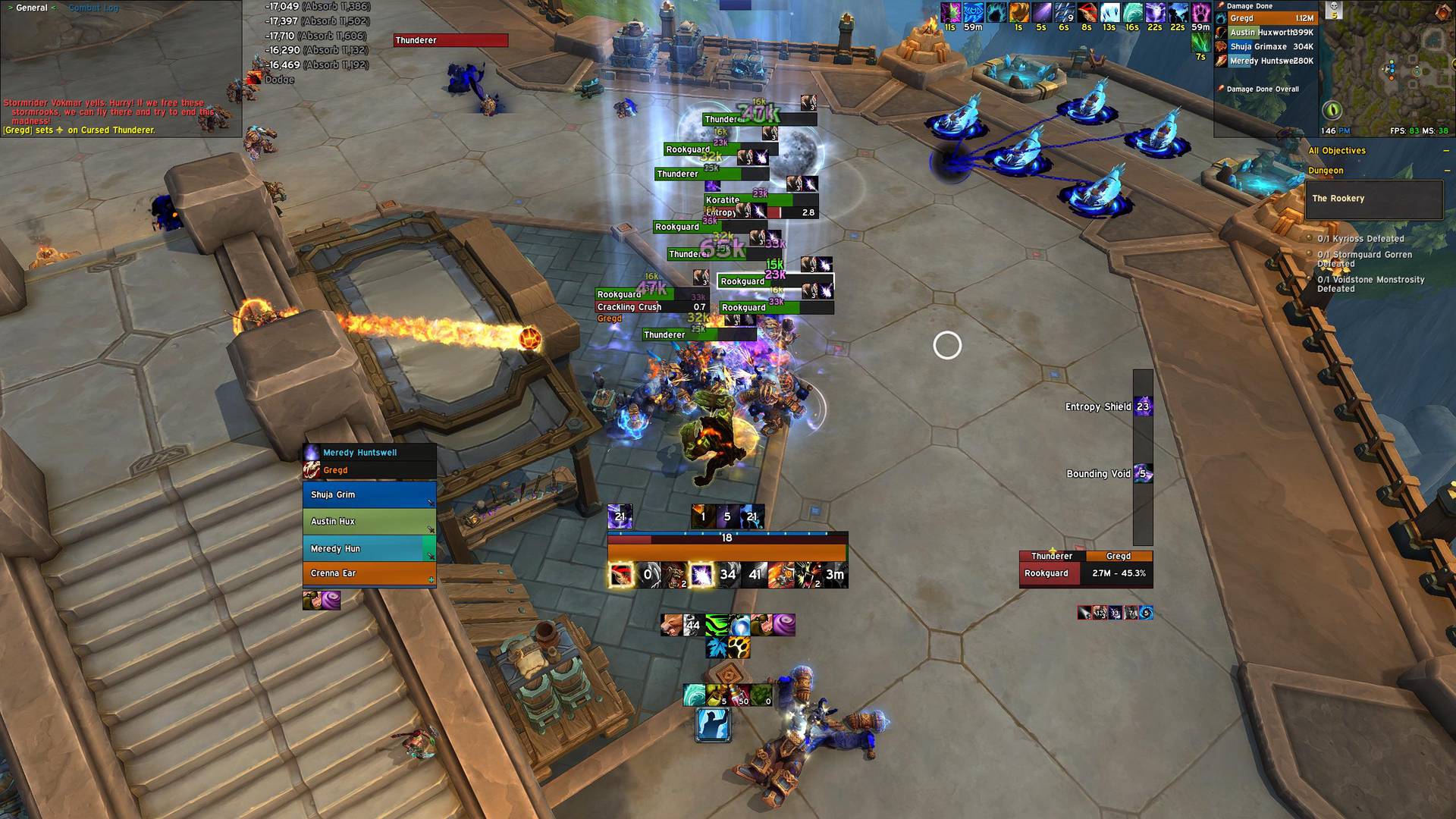Switch to the Combat Log chat tab
This screenshot has width=1456, height=819.
(93, 8)
